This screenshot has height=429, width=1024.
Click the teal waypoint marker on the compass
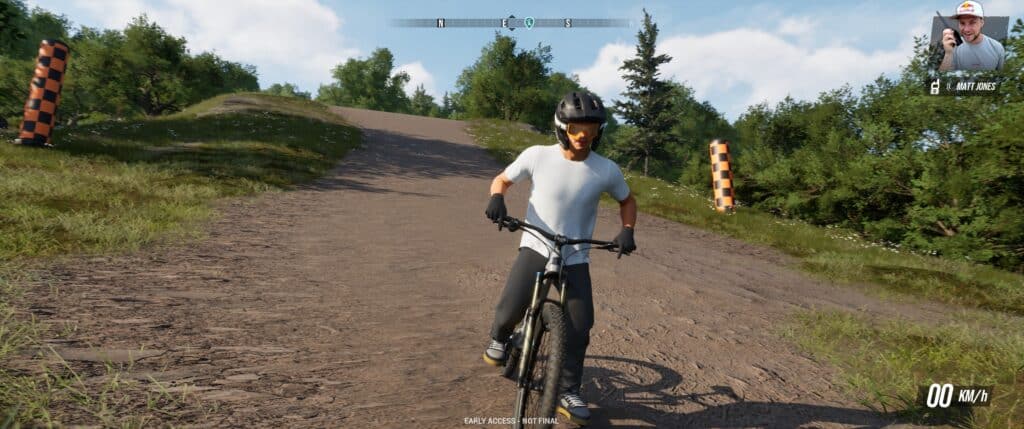[x=529, y=22]
